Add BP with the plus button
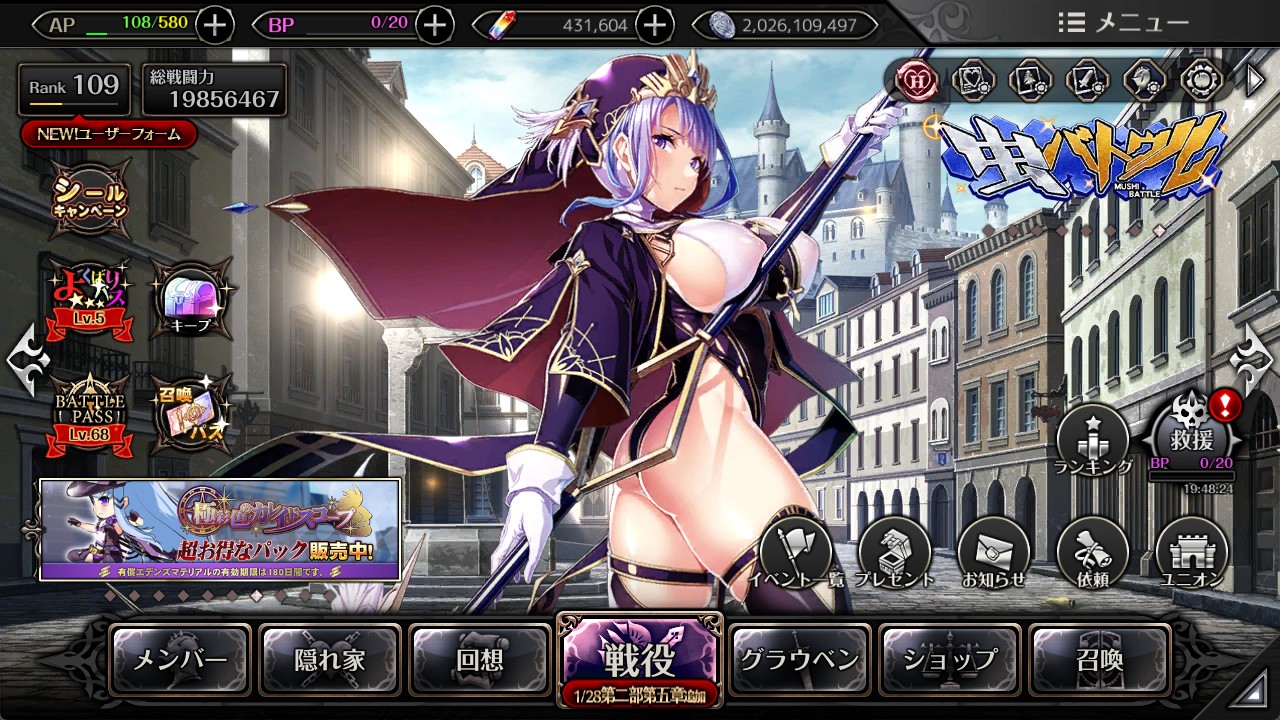1280x720 pixels. click(434, 25)
